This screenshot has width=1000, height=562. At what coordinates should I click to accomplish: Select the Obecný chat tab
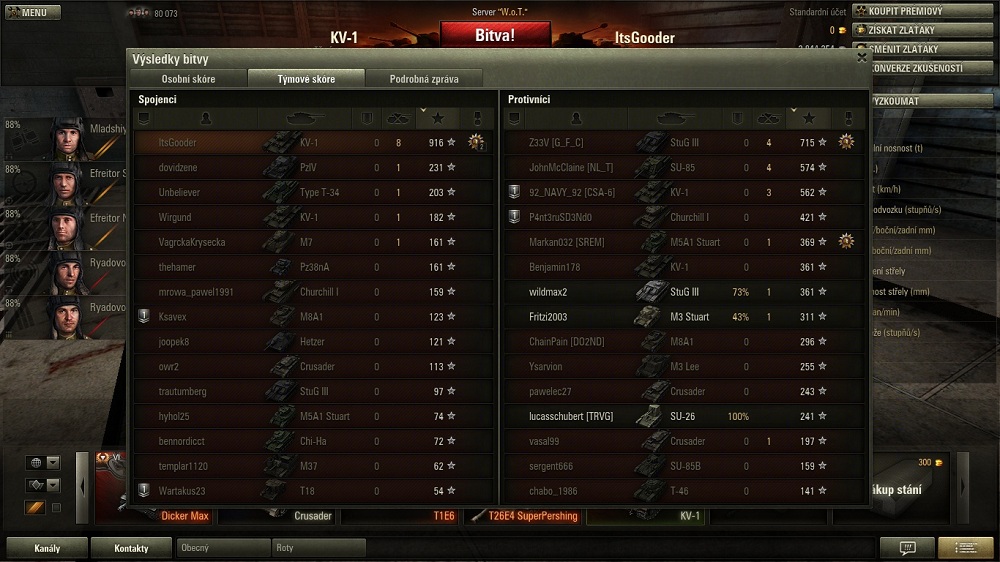coord(223,548)
